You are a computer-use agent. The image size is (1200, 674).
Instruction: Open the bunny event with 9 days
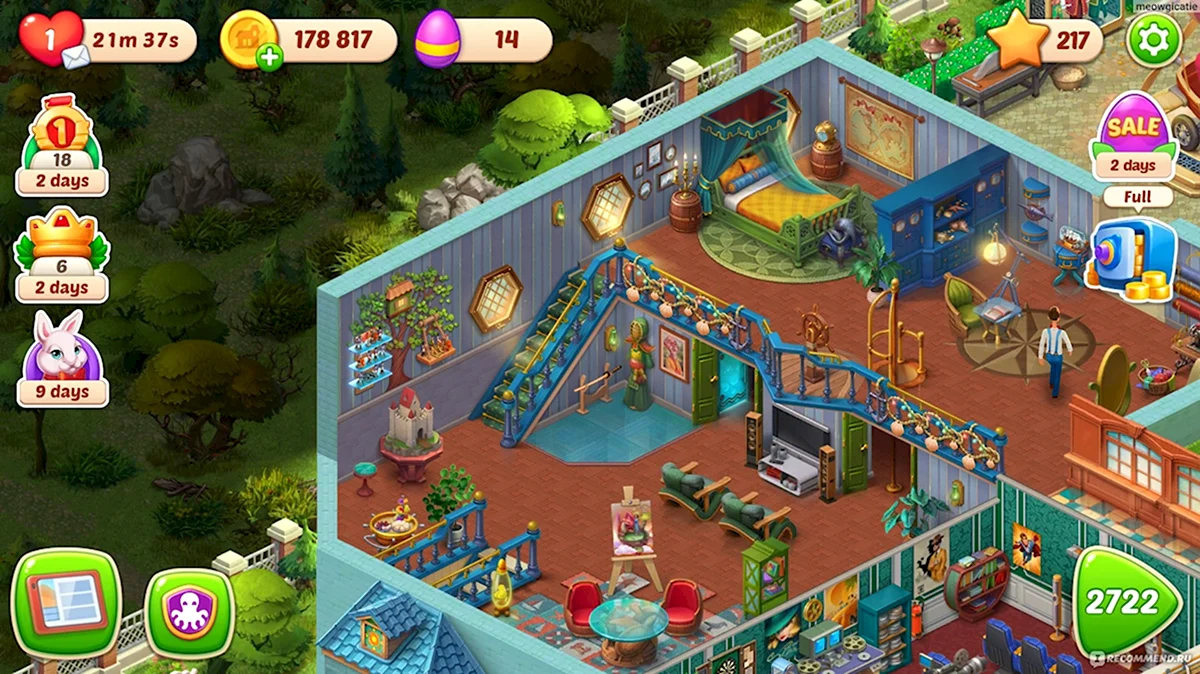pyautogui.click(x=62, y=358)
